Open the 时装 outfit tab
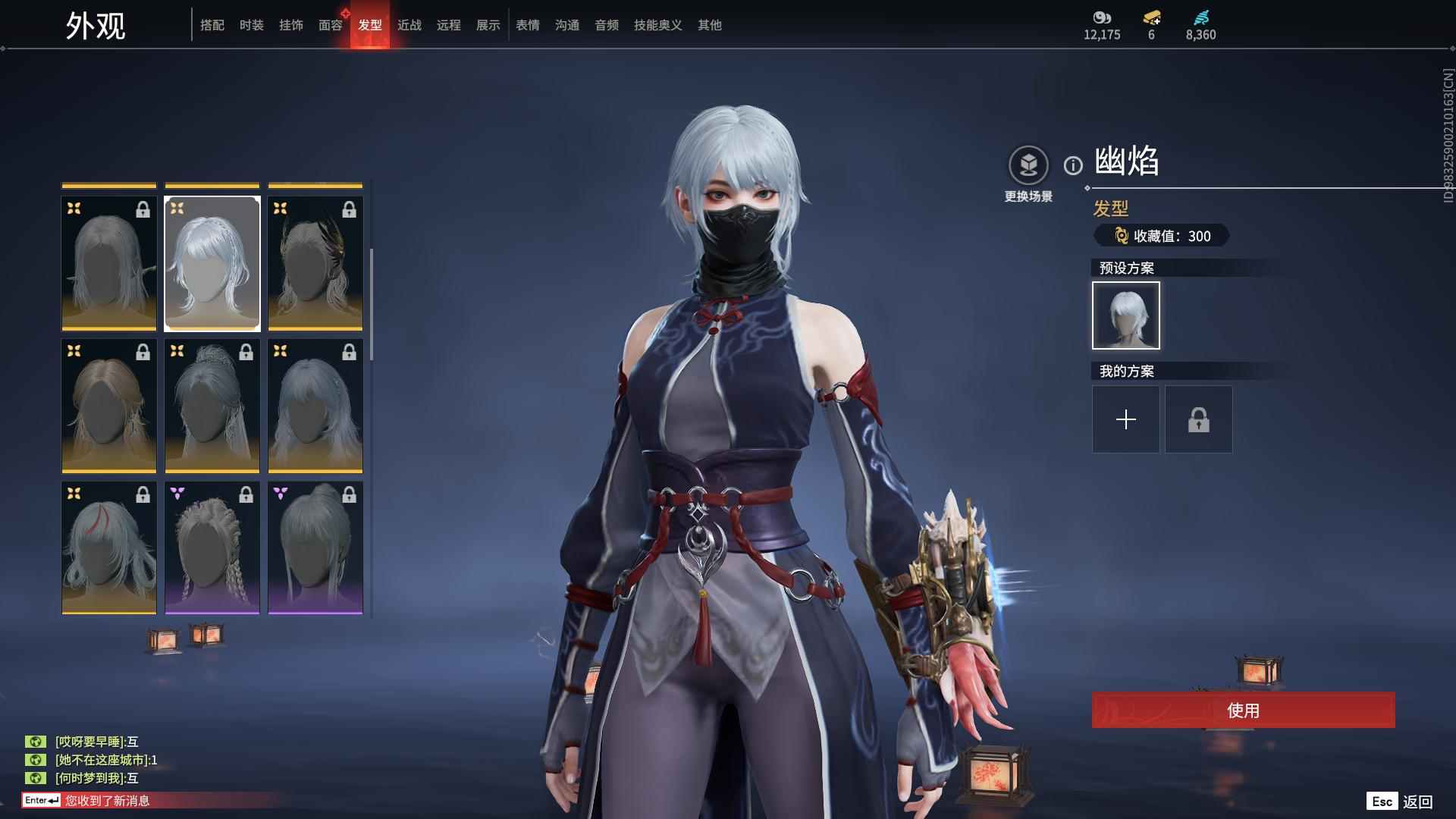1456x819 pixels. pyautogui.click(x=251, y=25)
